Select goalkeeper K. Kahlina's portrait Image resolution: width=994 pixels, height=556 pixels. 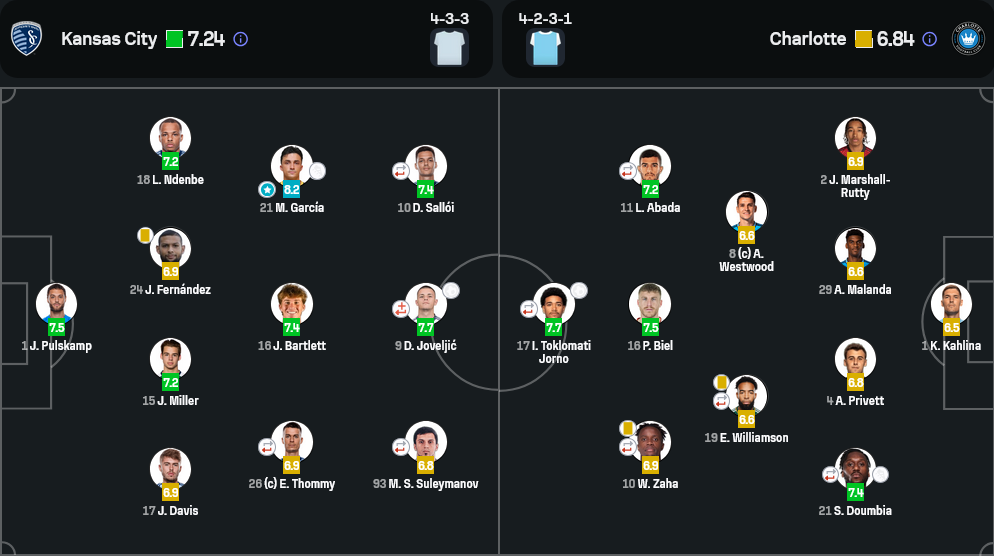951,304
